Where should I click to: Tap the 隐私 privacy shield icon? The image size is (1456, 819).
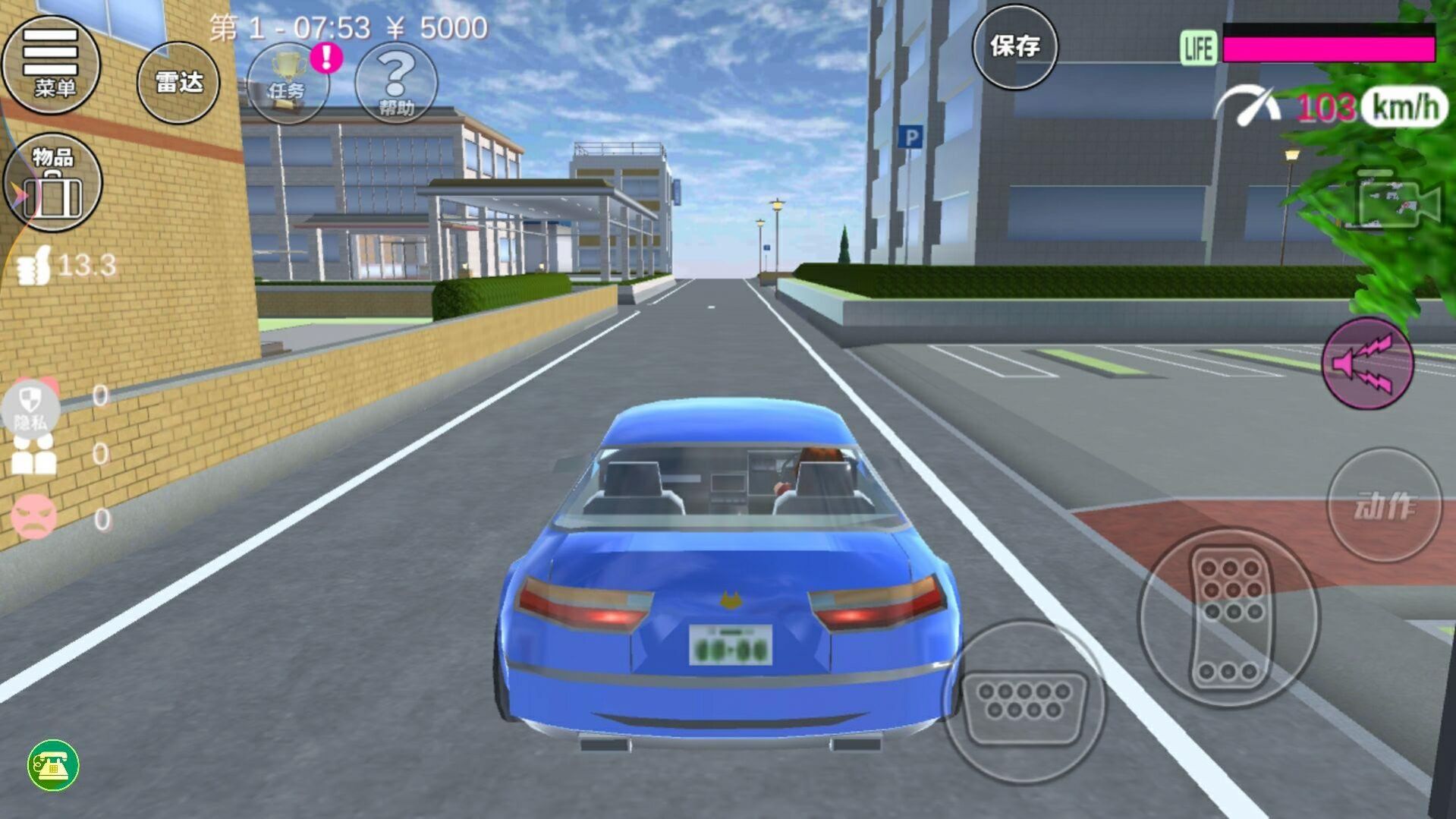pos(30,408)
